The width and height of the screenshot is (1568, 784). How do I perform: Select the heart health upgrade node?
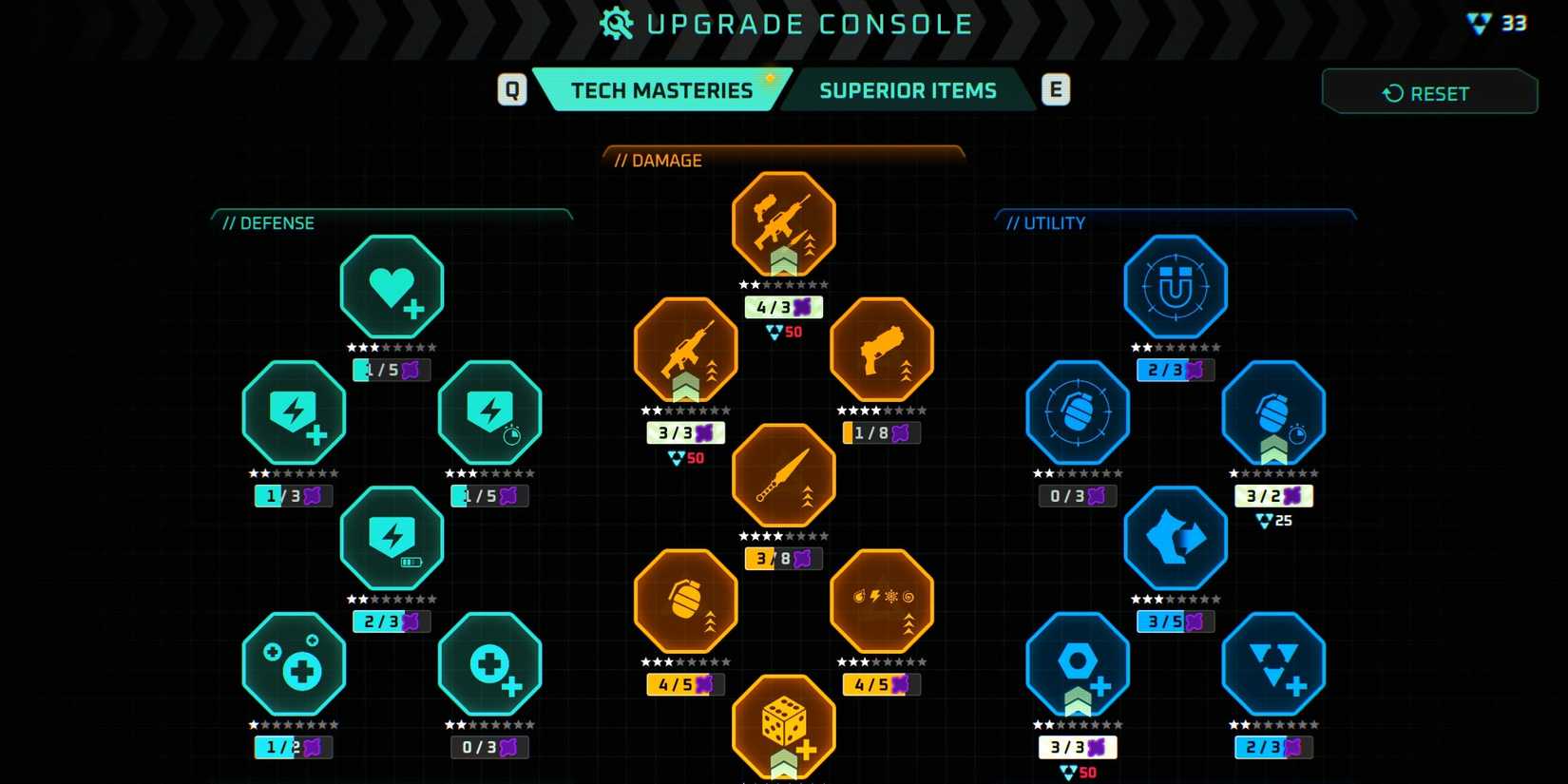(392, 287)
